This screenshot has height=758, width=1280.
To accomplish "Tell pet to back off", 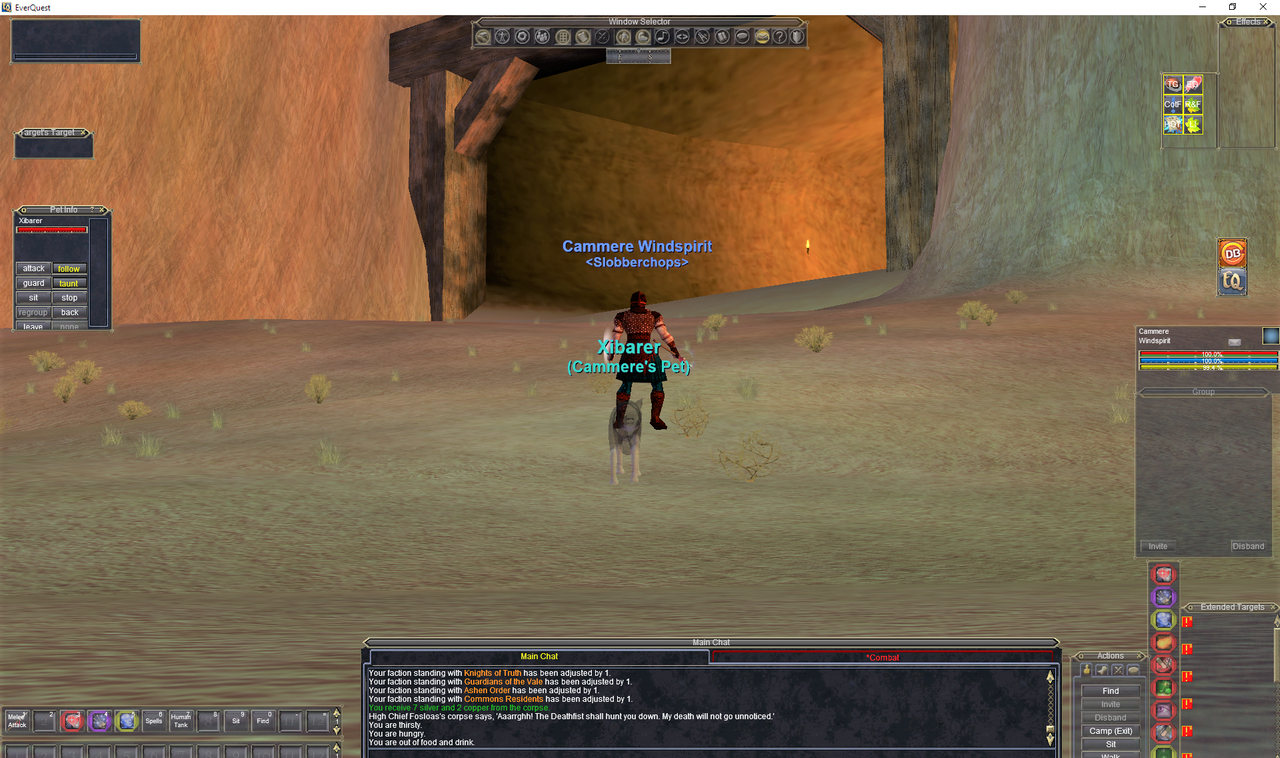I will (69, 312).
